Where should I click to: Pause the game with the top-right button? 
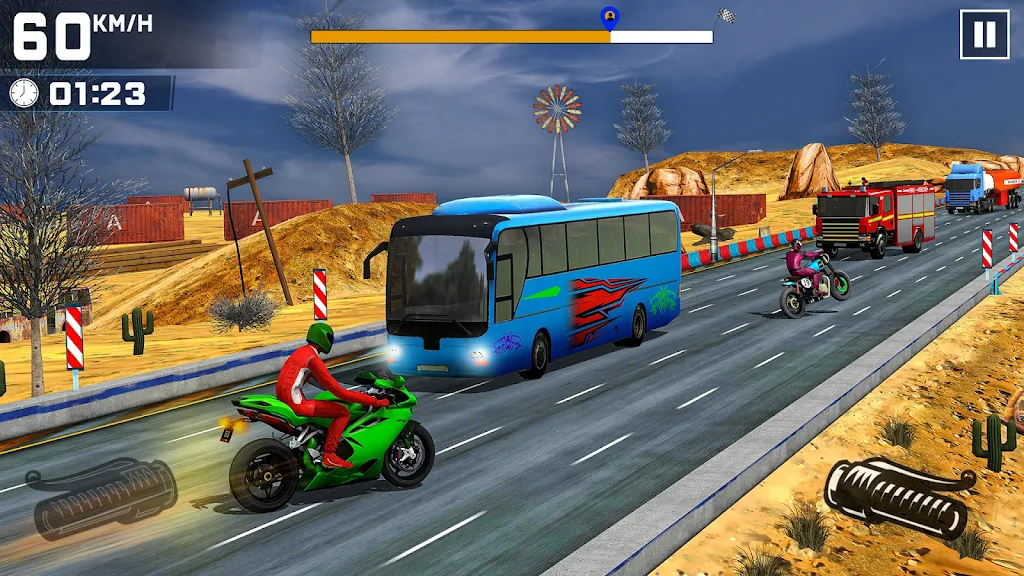coord(984,35)
